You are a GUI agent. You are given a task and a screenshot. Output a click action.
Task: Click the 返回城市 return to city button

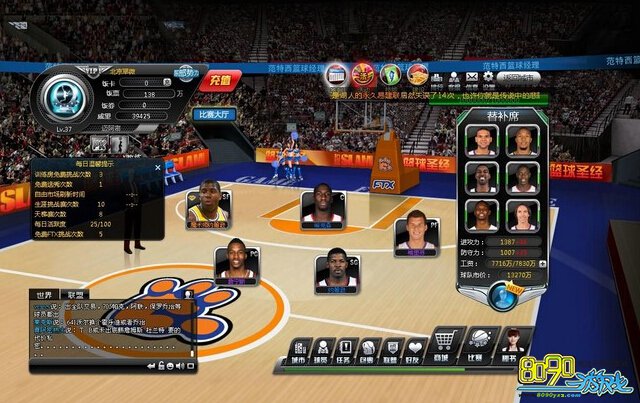520,77
